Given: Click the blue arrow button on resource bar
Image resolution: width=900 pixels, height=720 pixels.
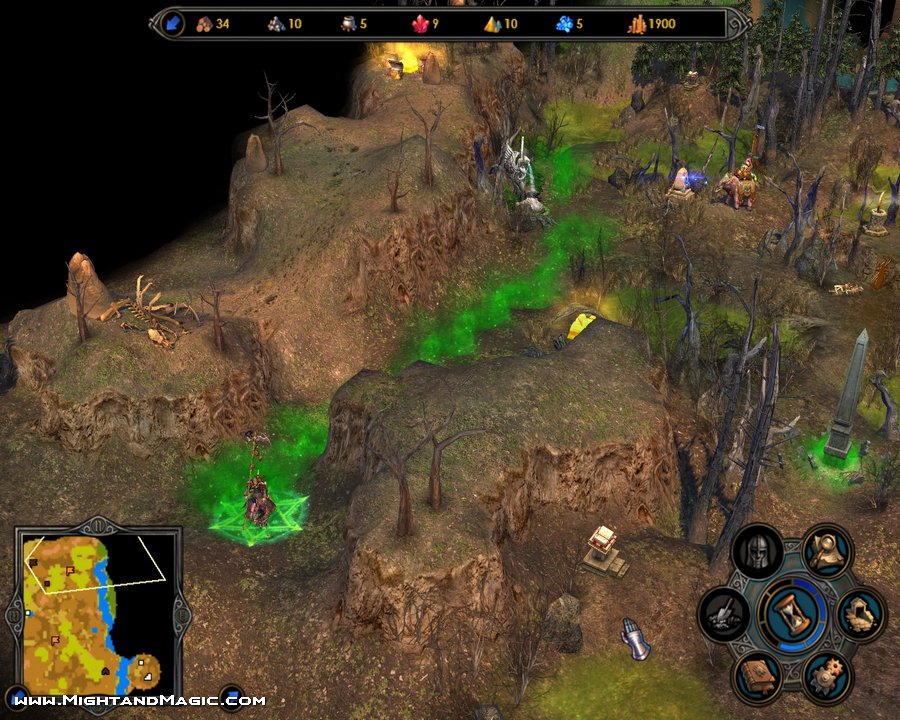Looking at the screenshot, I should (x=173, y=23).
